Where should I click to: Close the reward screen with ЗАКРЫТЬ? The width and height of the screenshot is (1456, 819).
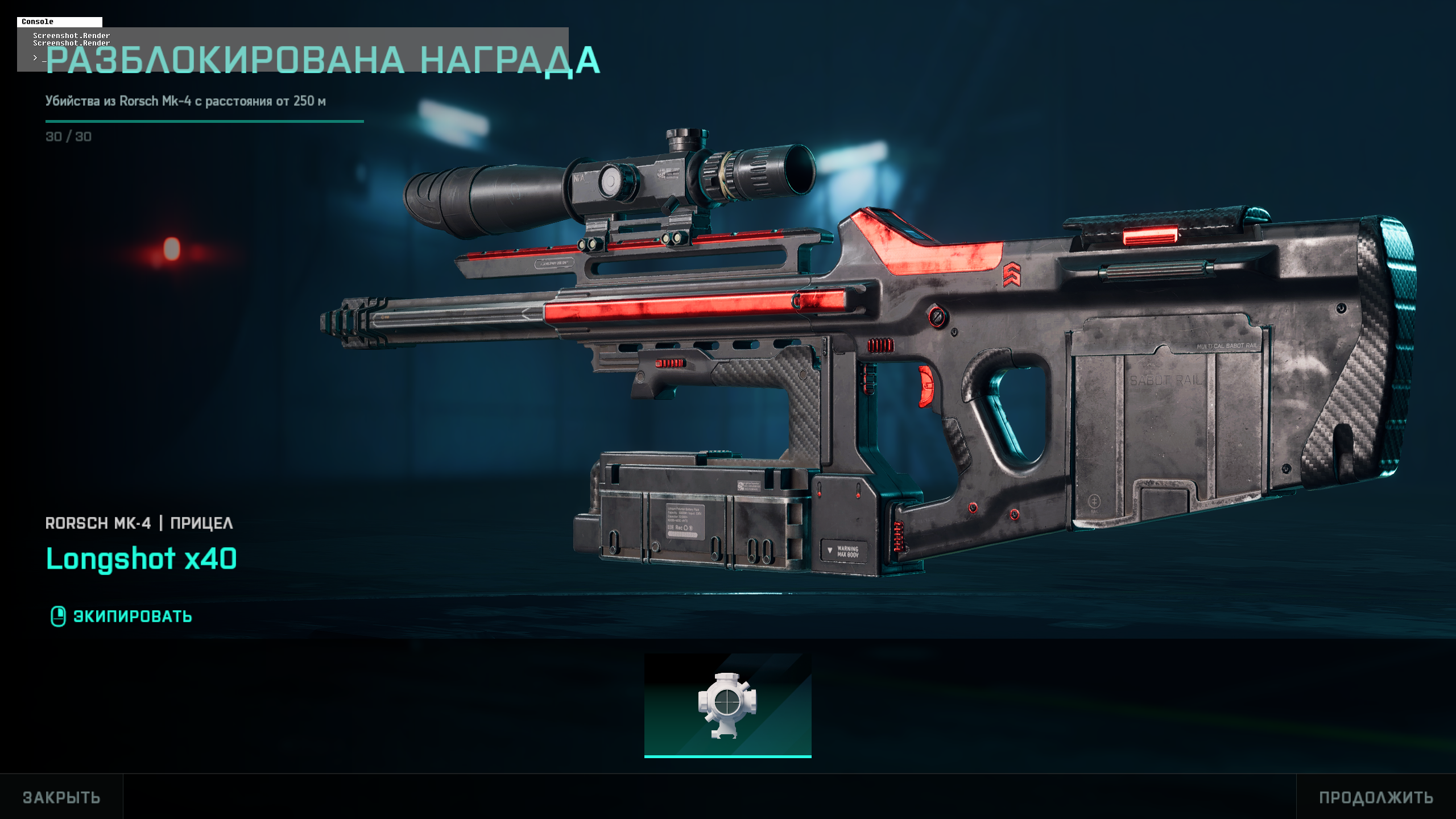(61, 797)
